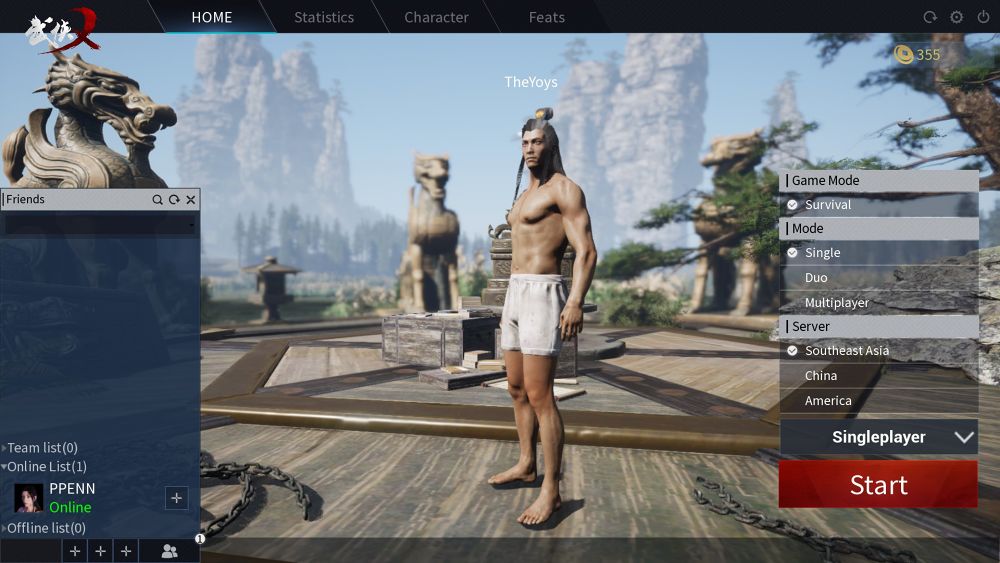
Task: Open settings with the gear icon
Action: point(956,17)
